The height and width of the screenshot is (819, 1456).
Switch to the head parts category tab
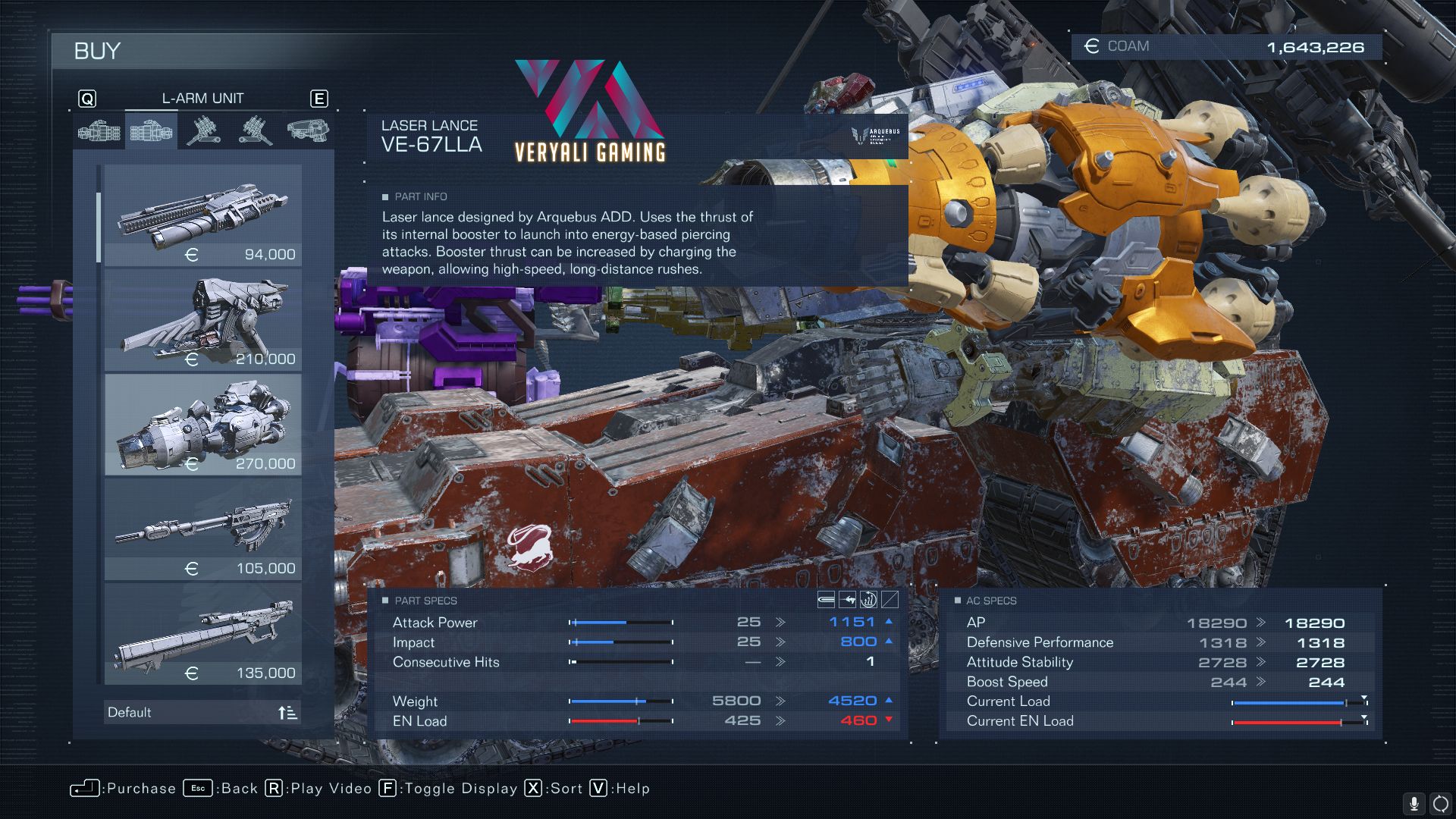click(x=307, y=130)
